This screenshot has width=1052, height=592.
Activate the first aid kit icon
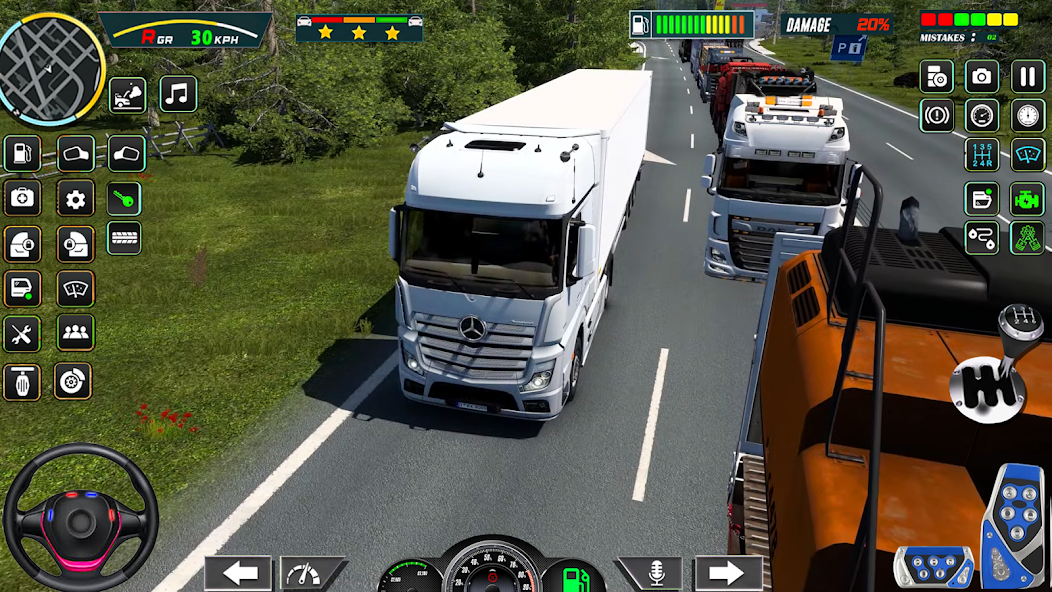(22, 198)
